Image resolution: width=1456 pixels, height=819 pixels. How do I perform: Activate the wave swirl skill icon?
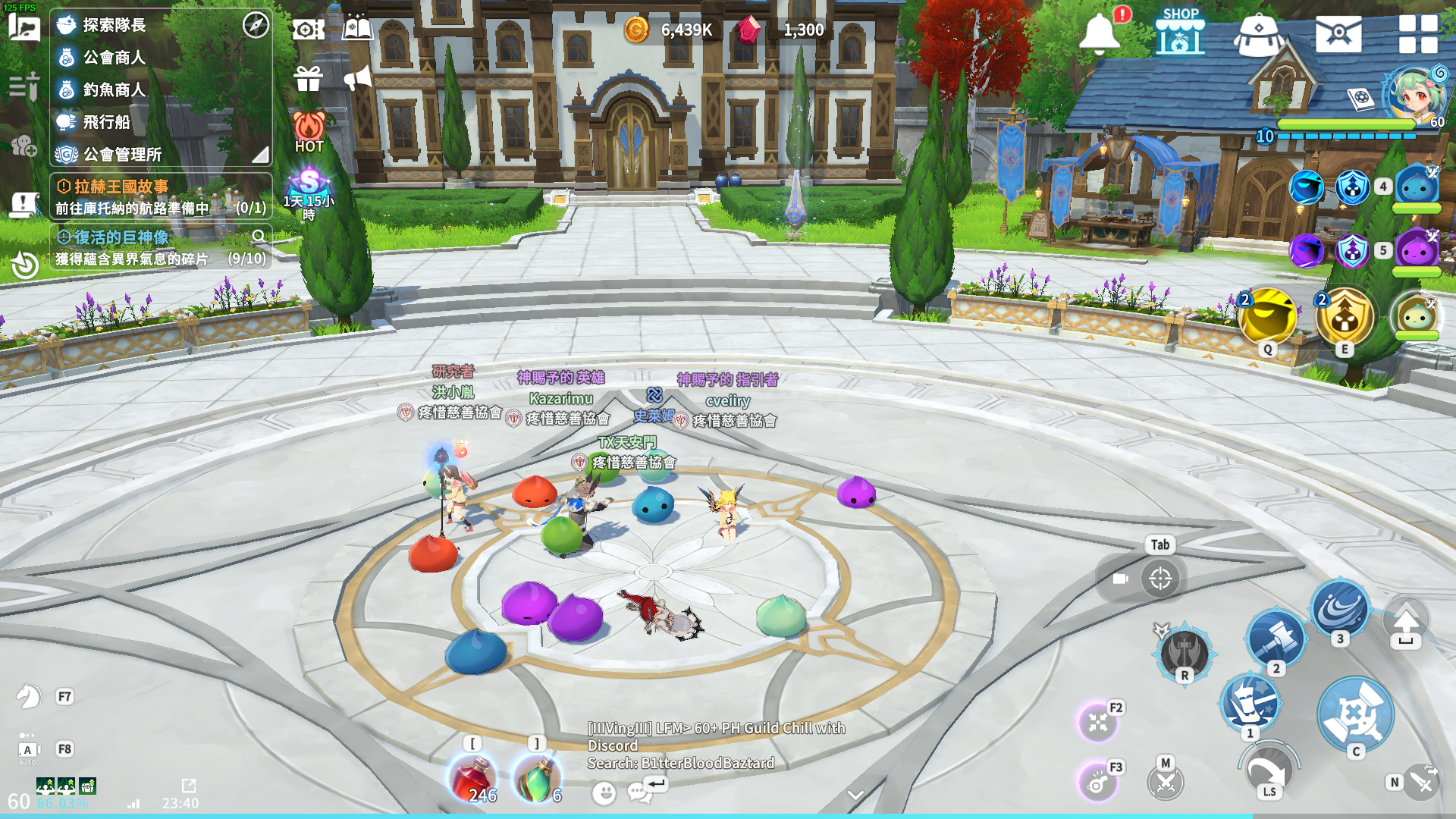coord(1339,609)
